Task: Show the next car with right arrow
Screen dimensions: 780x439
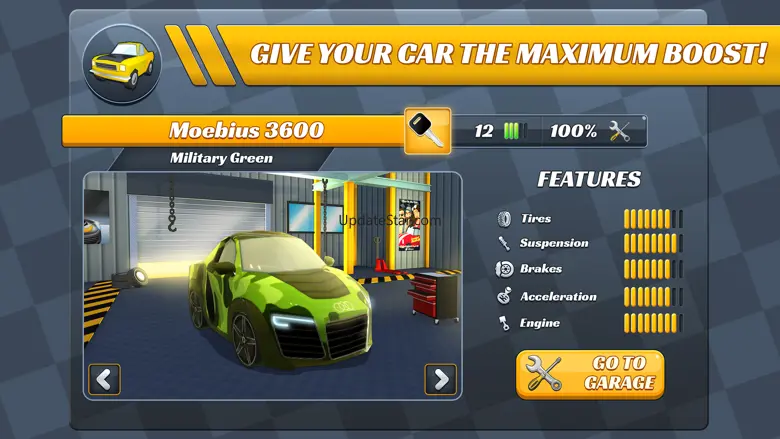Action: 440,379
